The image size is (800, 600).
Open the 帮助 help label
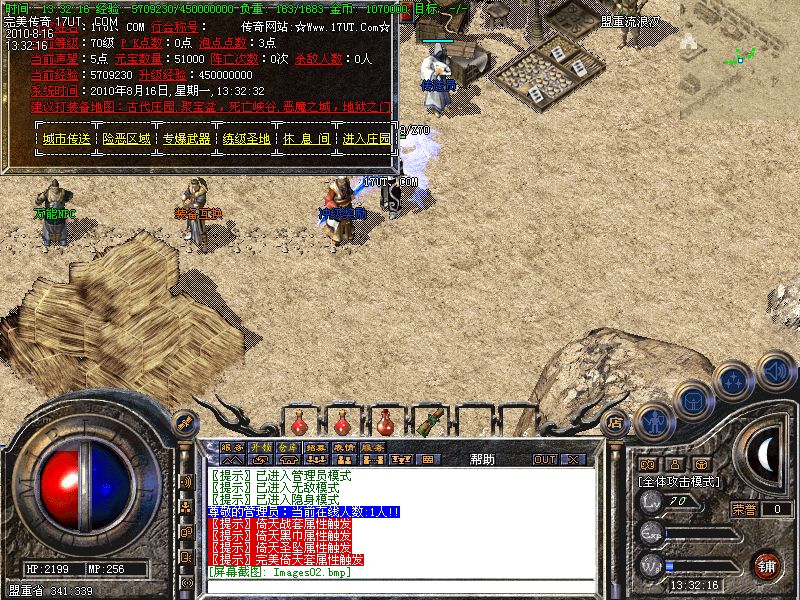tap(481, 459)
